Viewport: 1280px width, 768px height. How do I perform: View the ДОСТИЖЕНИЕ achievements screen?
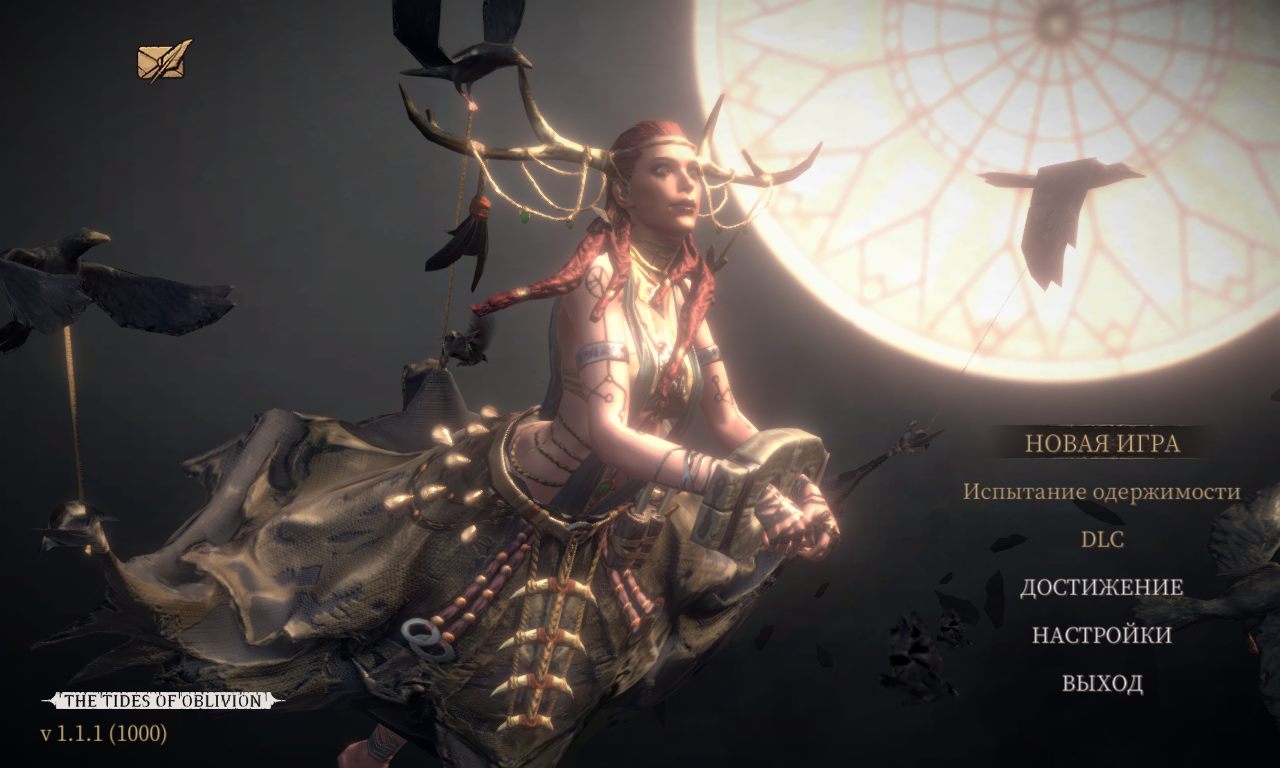point(1101,587)
